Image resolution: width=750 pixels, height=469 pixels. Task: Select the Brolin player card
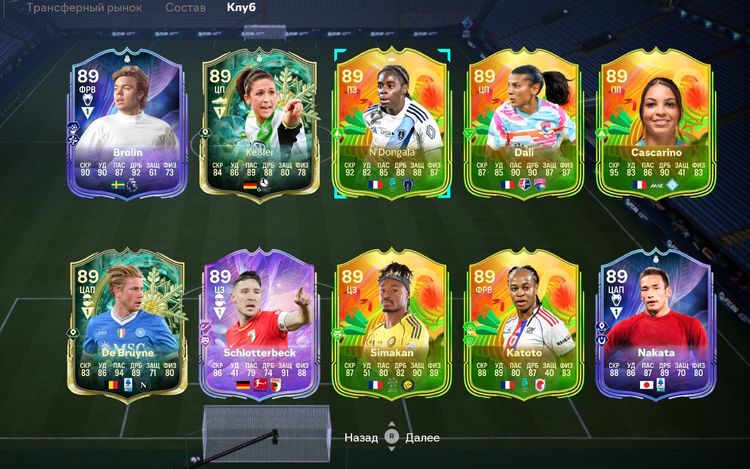coord(126,125)
